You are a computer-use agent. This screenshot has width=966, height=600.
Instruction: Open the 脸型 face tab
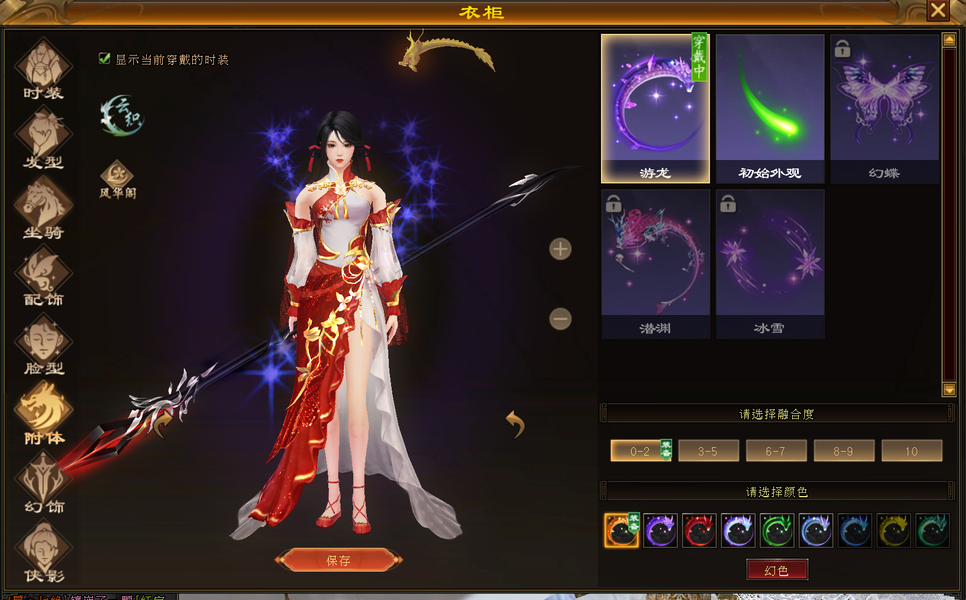point(44,345)
